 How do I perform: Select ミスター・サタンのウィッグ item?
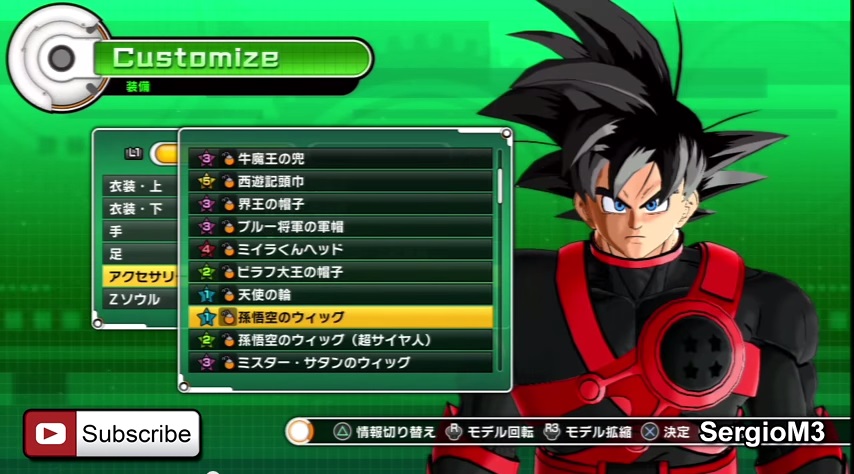coord(340,362)
